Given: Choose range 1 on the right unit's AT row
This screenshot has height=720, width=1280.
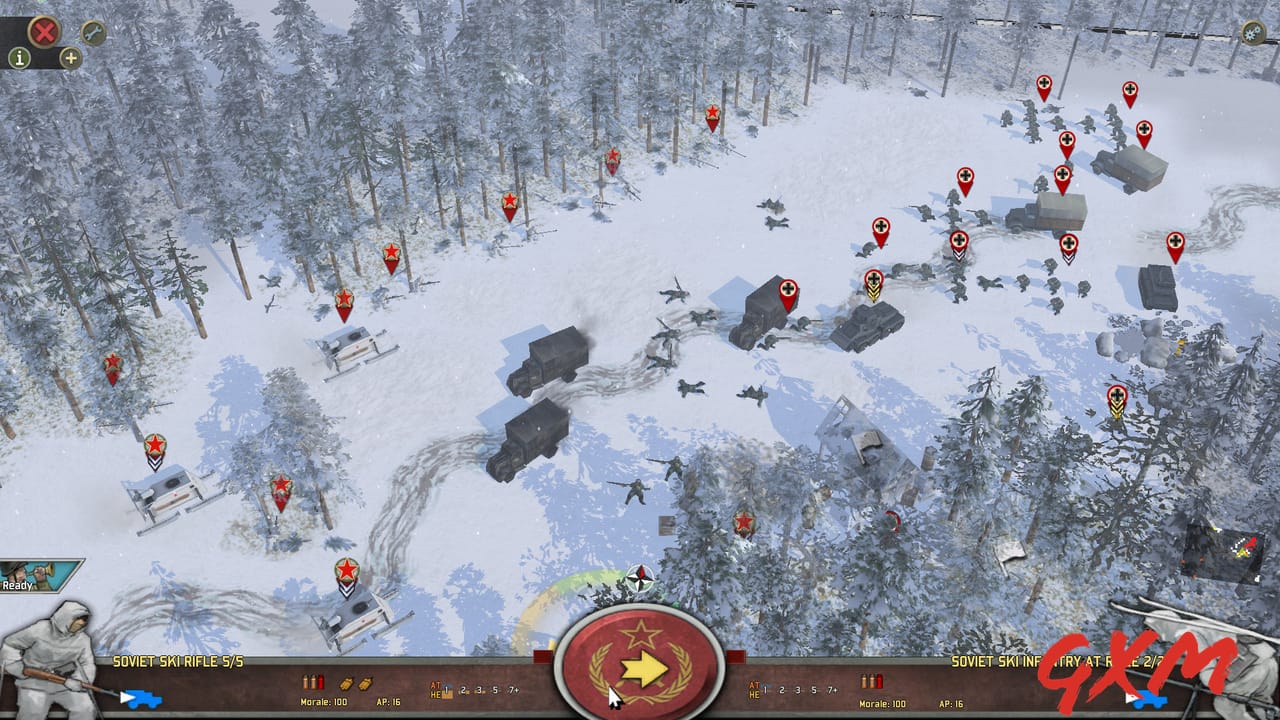Looking at the screenshot, I should click(x=765, y=690).
